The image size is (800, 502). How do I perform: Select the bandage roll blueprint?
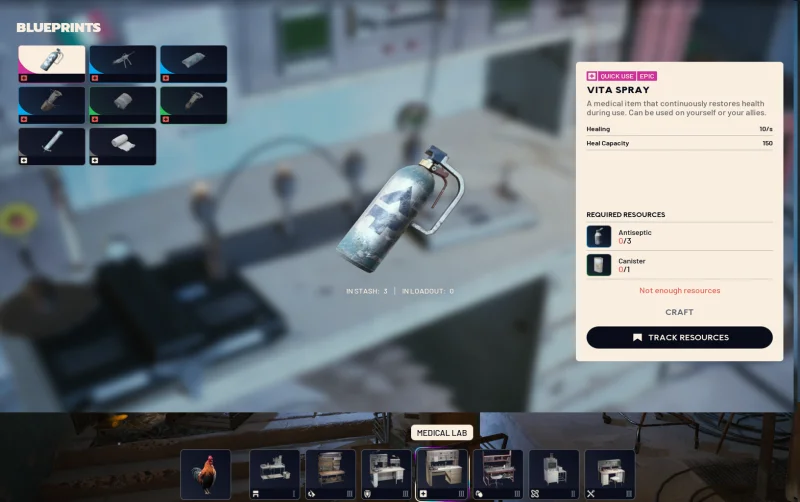tap(123, 146)
